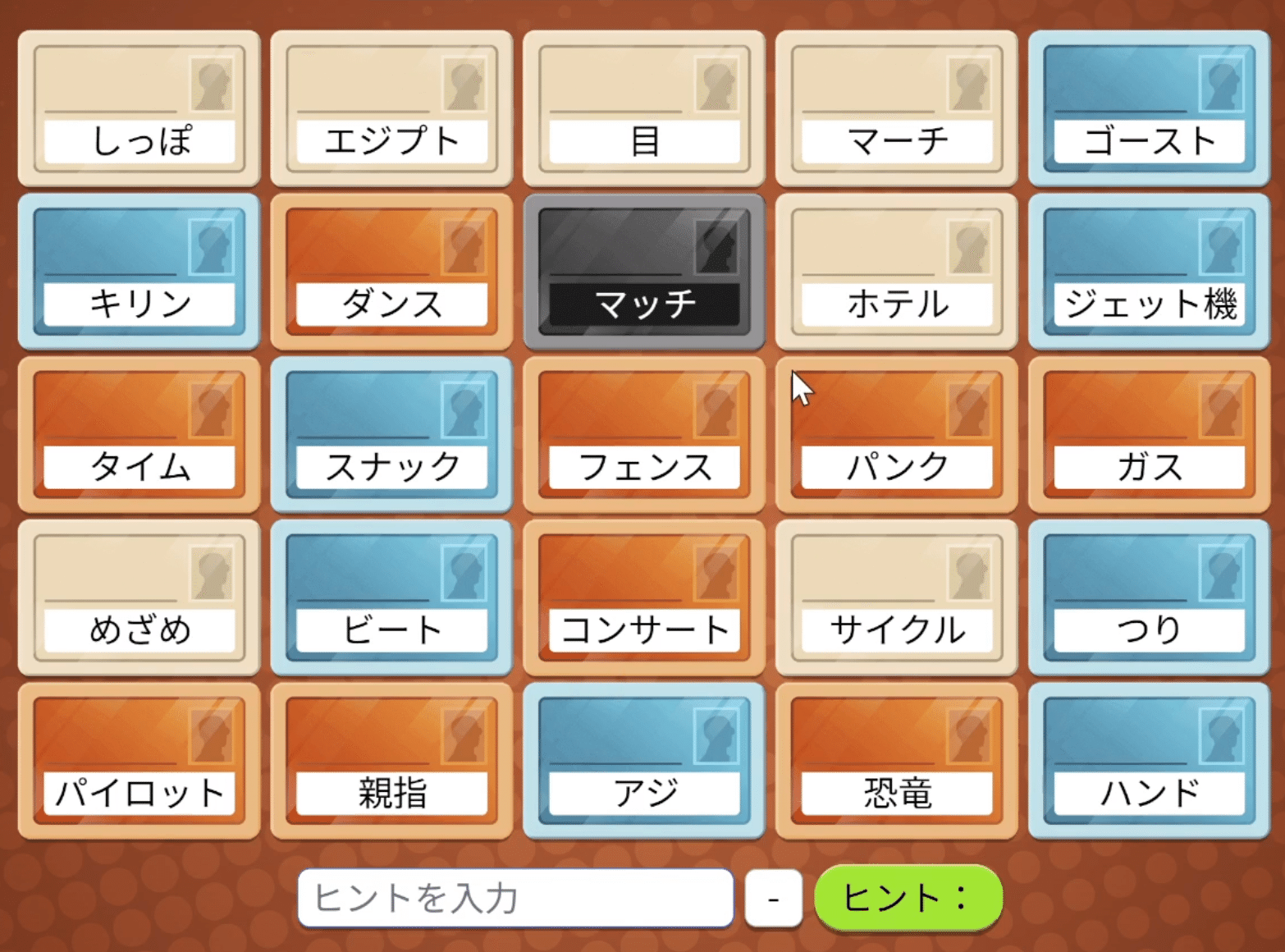Click the portrait icon on the ハンド card
This screenshot has height=952, width=1285.
[1219, 737]
